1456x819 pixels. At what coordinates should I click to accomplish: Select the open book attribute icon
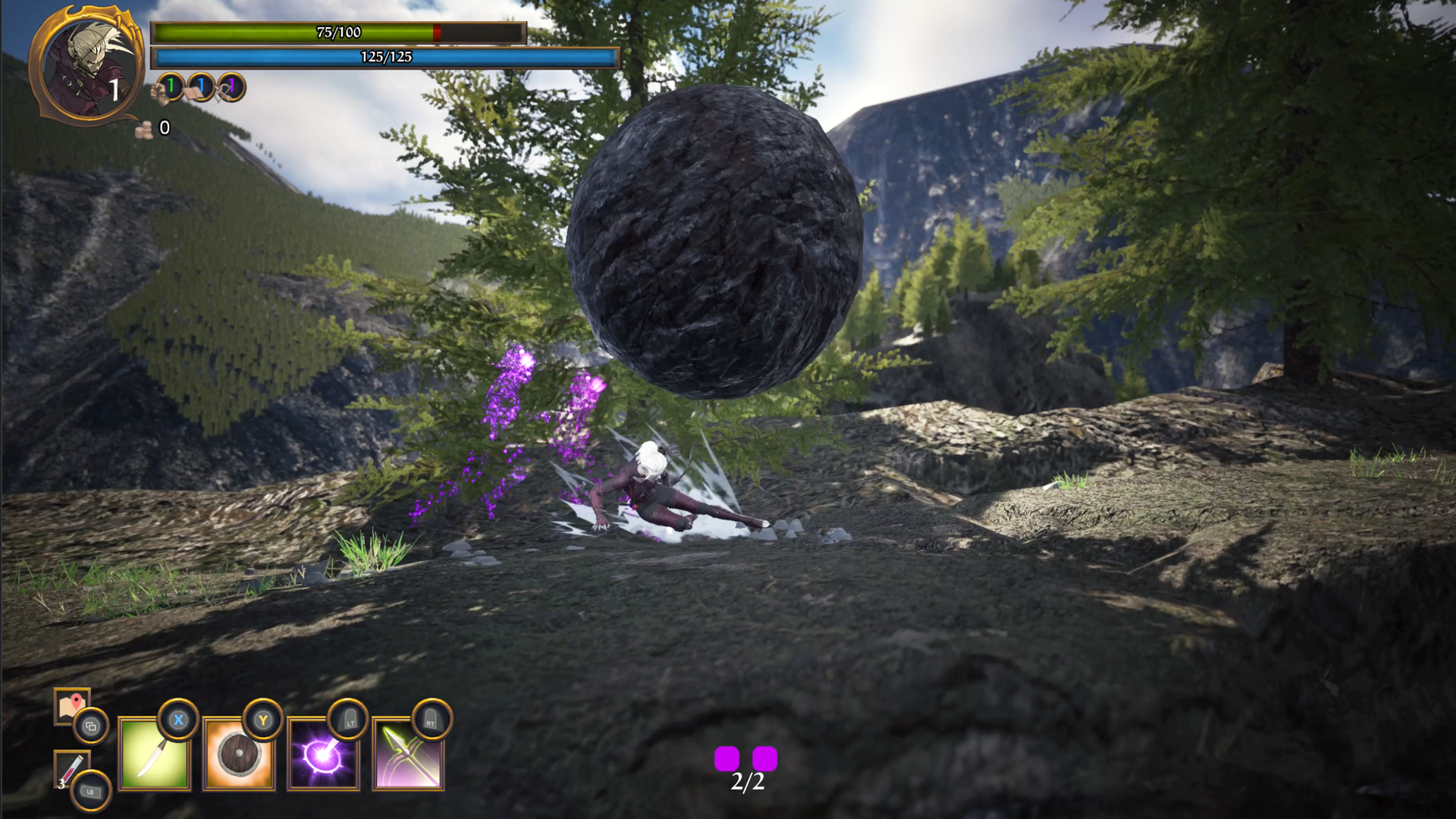click(x=193, y=92)
